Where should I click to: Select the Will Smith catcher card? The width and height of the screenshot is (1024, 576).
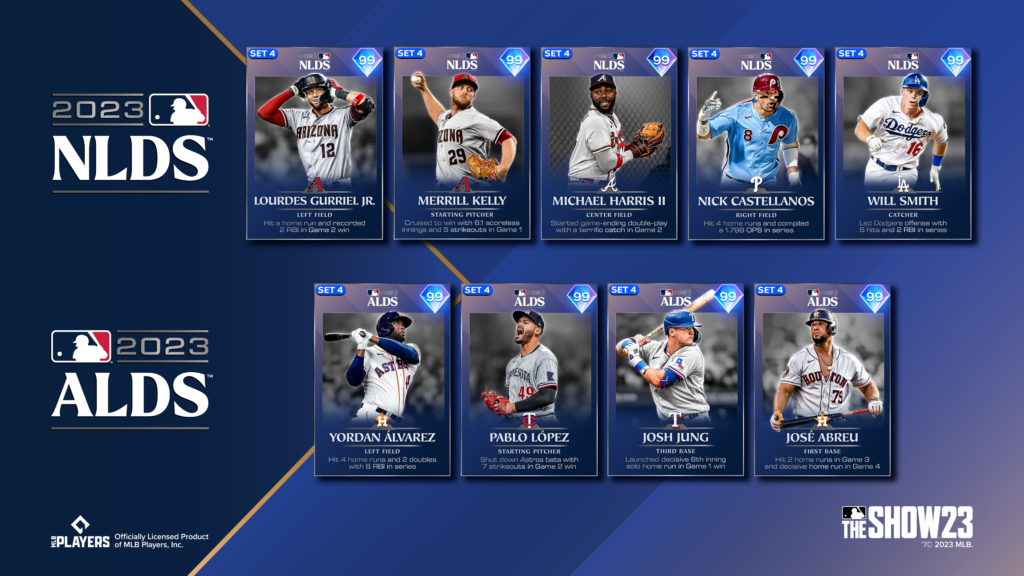tap(902, 143)
